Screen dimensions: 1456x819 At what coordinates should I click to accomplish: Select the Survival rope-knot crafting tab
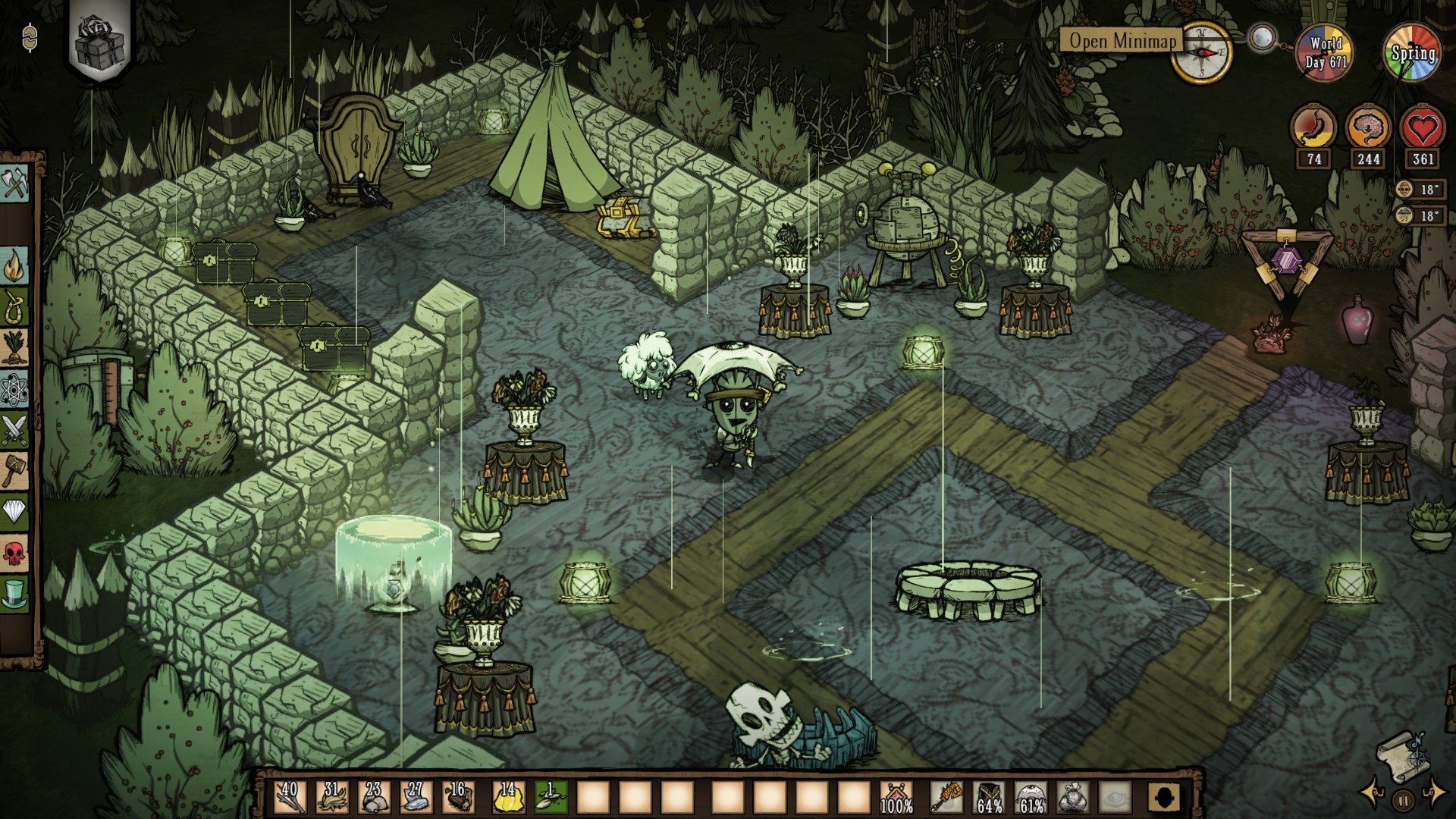point(14,307)
